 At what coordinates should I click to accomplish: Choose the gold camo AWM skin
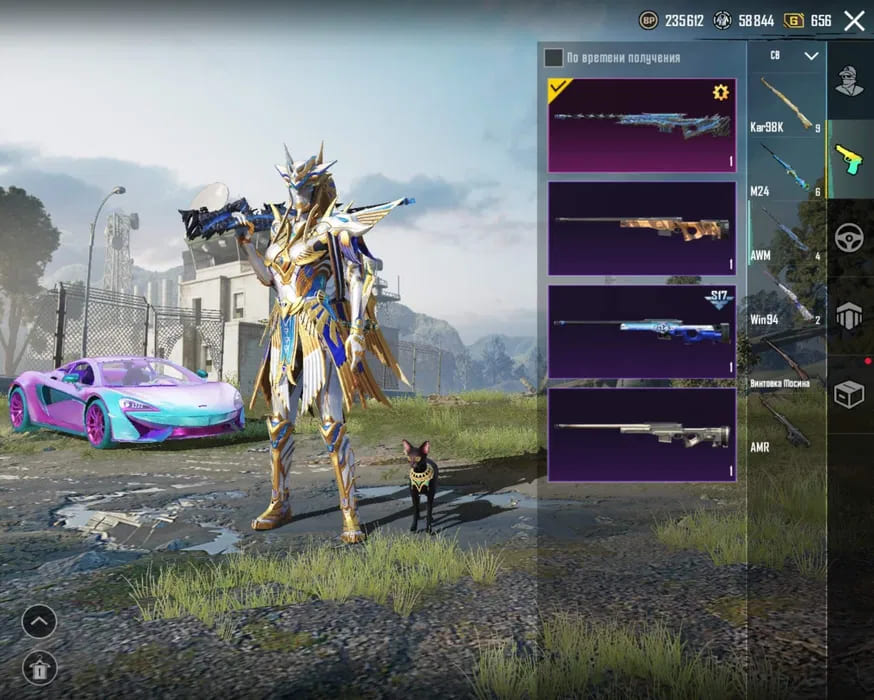[641, 228]
